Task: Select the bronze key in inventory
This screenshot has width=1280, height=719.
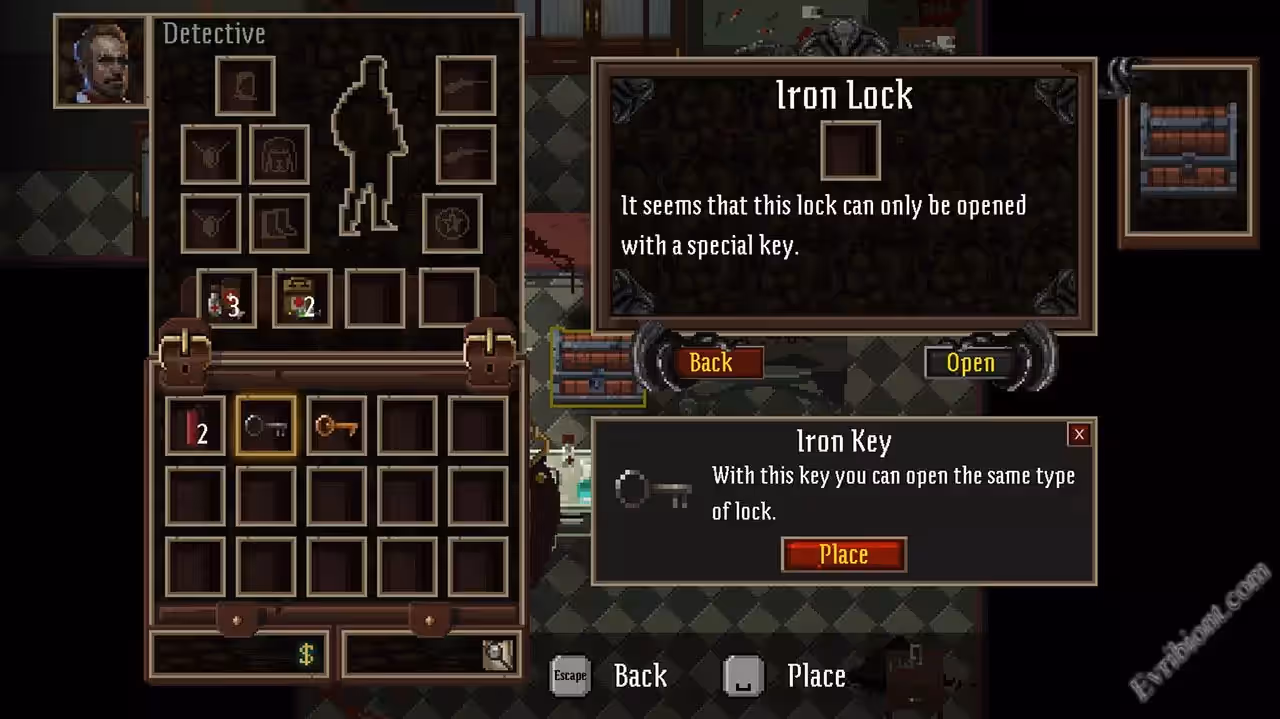Action: [x=336, y=426]
